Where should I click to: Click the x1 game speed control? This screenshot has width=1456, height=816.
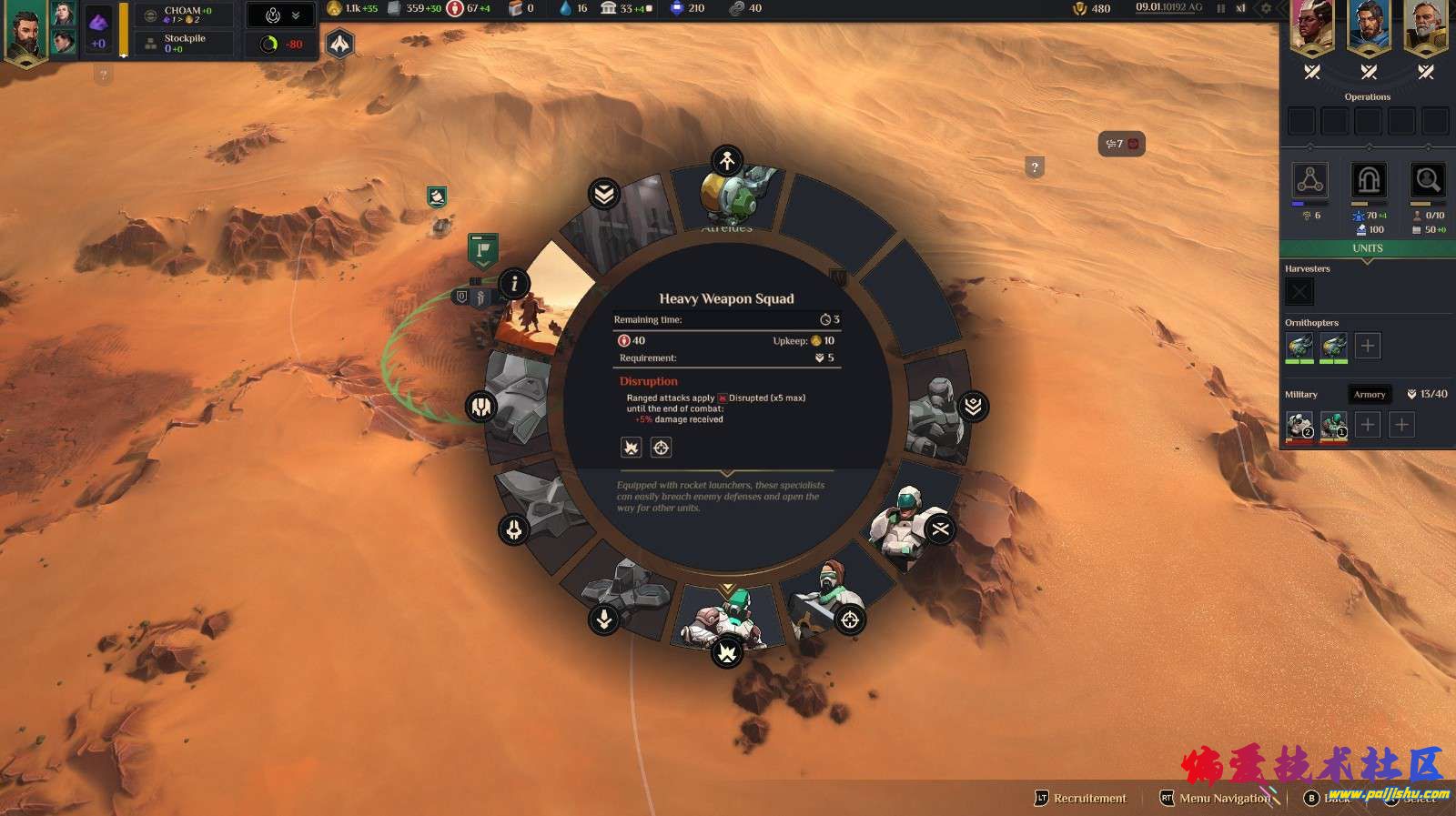pos(1239,8)
